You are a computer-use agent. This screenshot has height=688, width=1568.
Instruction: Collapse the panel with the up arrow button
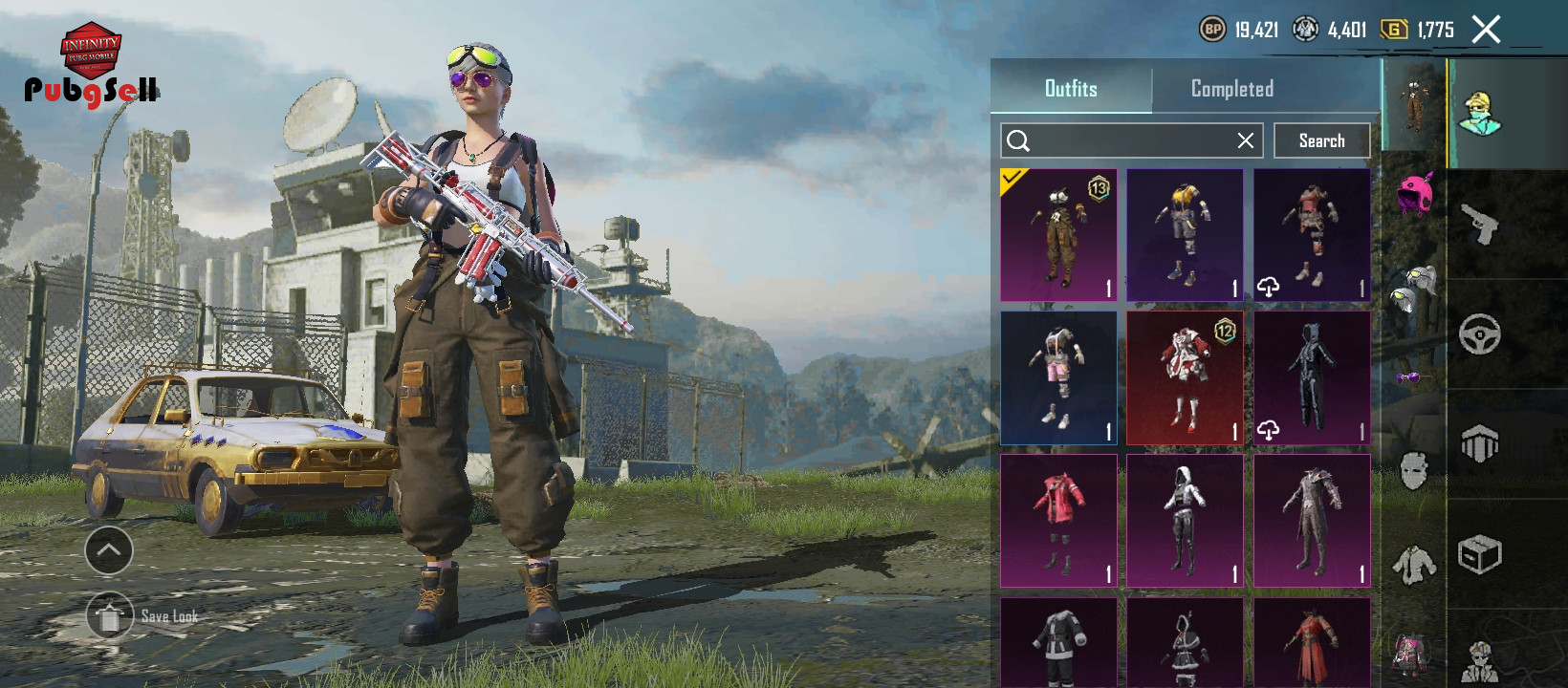pos(109,550)
